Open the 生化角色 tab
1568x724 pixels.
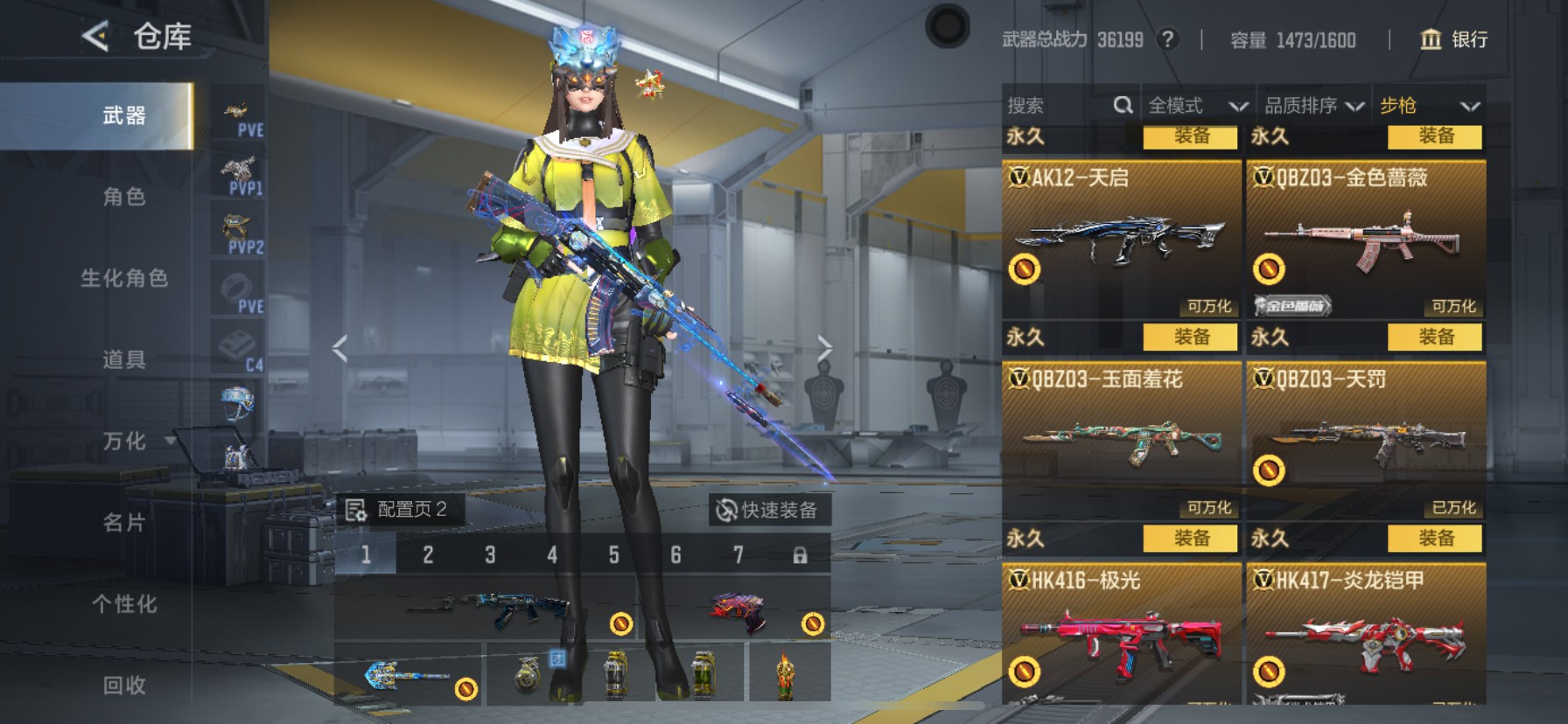tap(123, 278)
